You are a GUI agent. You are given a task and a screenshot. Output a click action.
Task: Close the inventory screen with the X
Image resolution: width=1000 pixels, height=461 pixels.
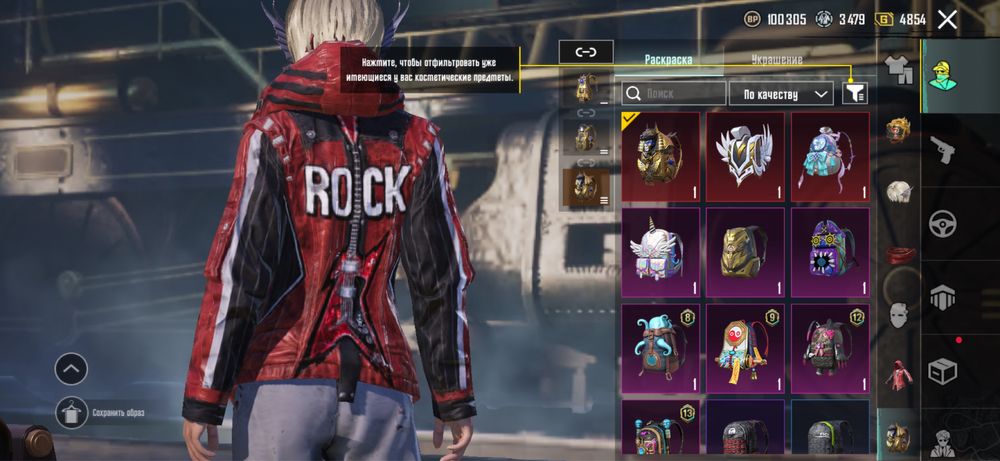click(947, 19)
